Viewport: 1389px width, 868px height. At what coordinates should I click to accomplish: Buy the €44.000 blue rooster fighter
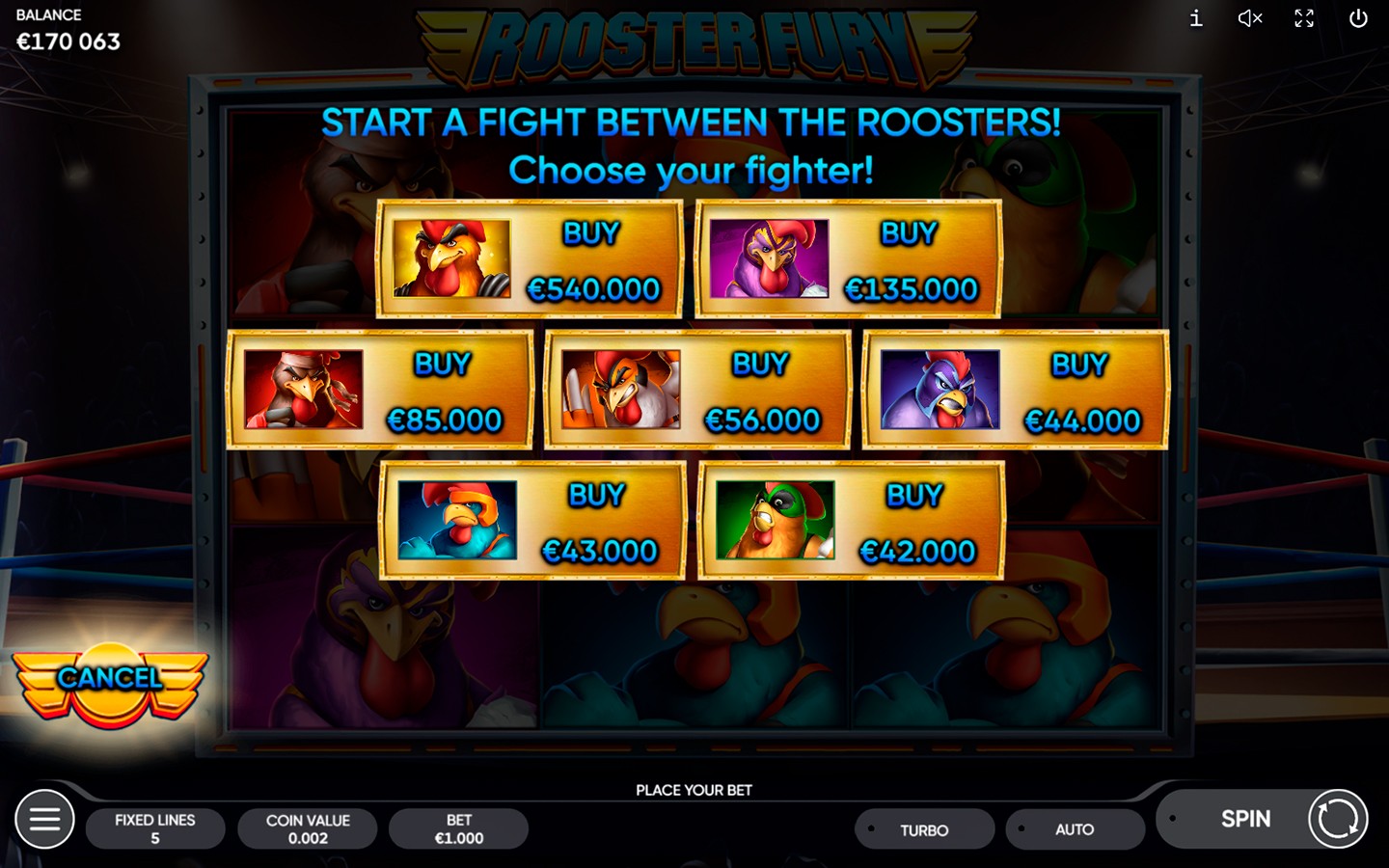(1080, 391)
